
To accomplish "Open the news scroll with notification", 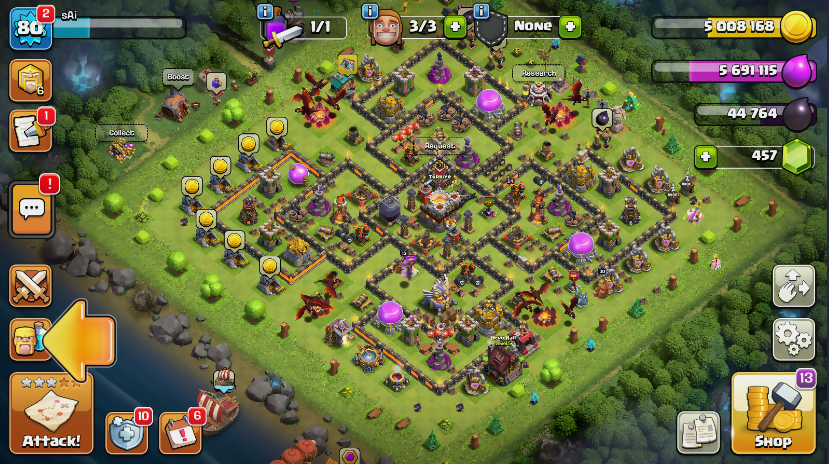I will (x=30, y=131).
